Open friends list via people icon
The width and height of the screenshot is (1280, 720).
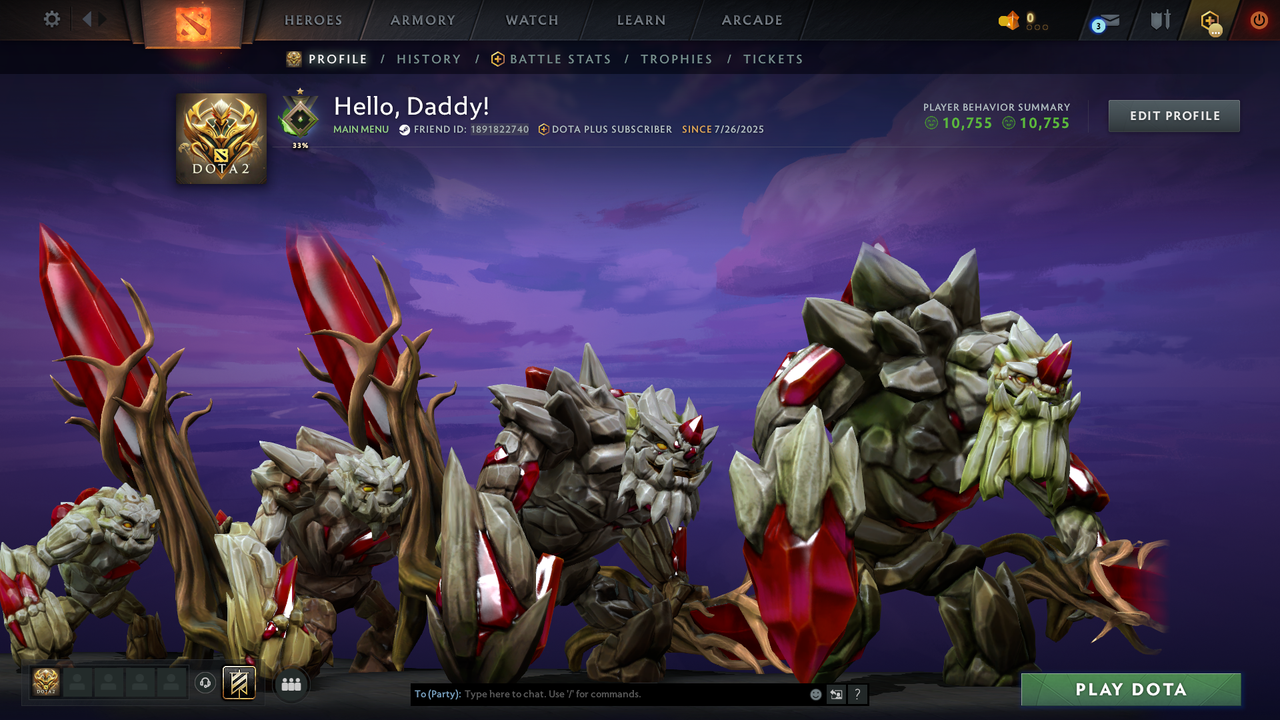[x=291, y=683]
